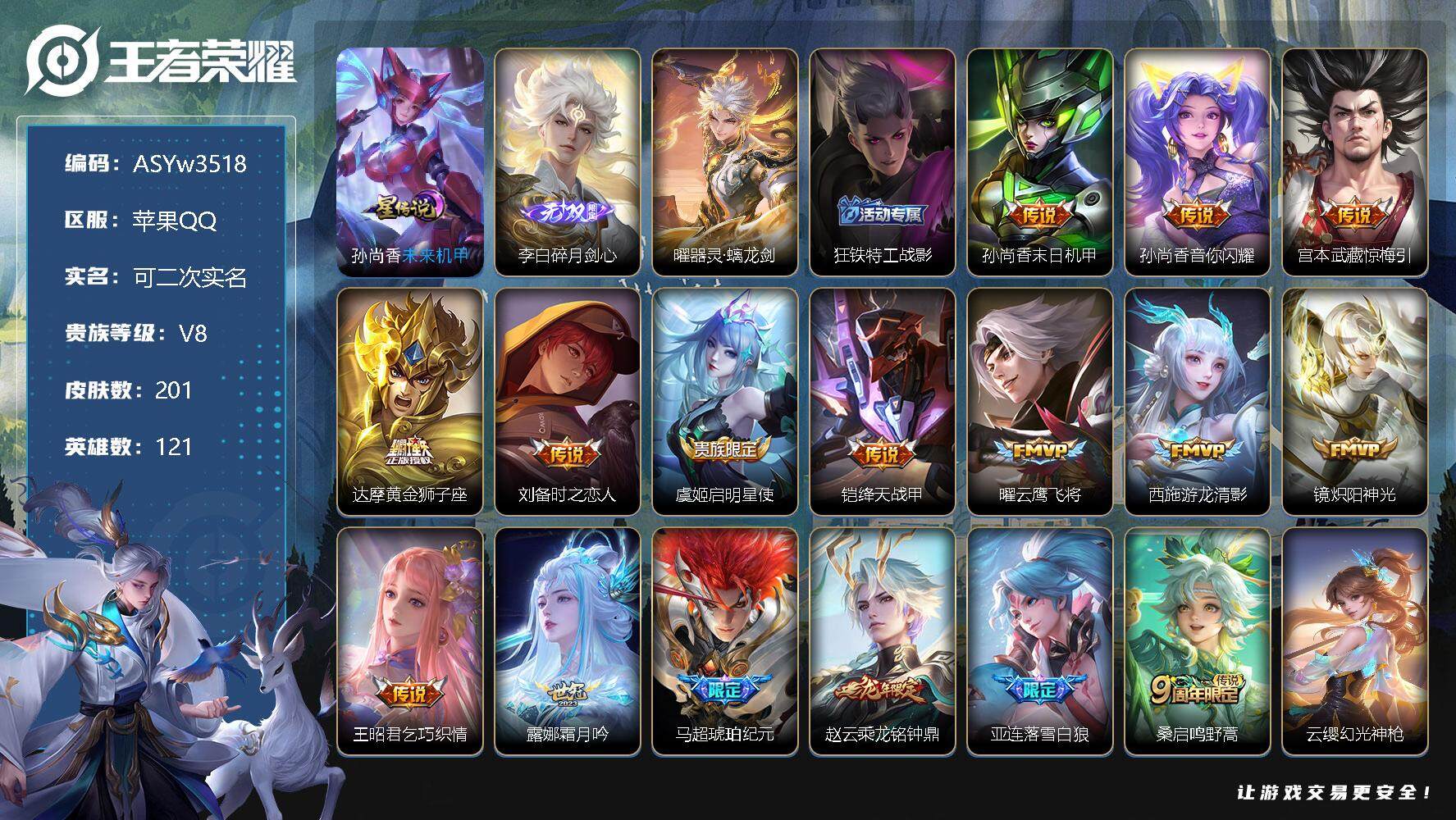Open the 曜噩灵·螭龙剑 skin card
The width and height of the screenshot is (1456, 820).
tap(725, 162)
